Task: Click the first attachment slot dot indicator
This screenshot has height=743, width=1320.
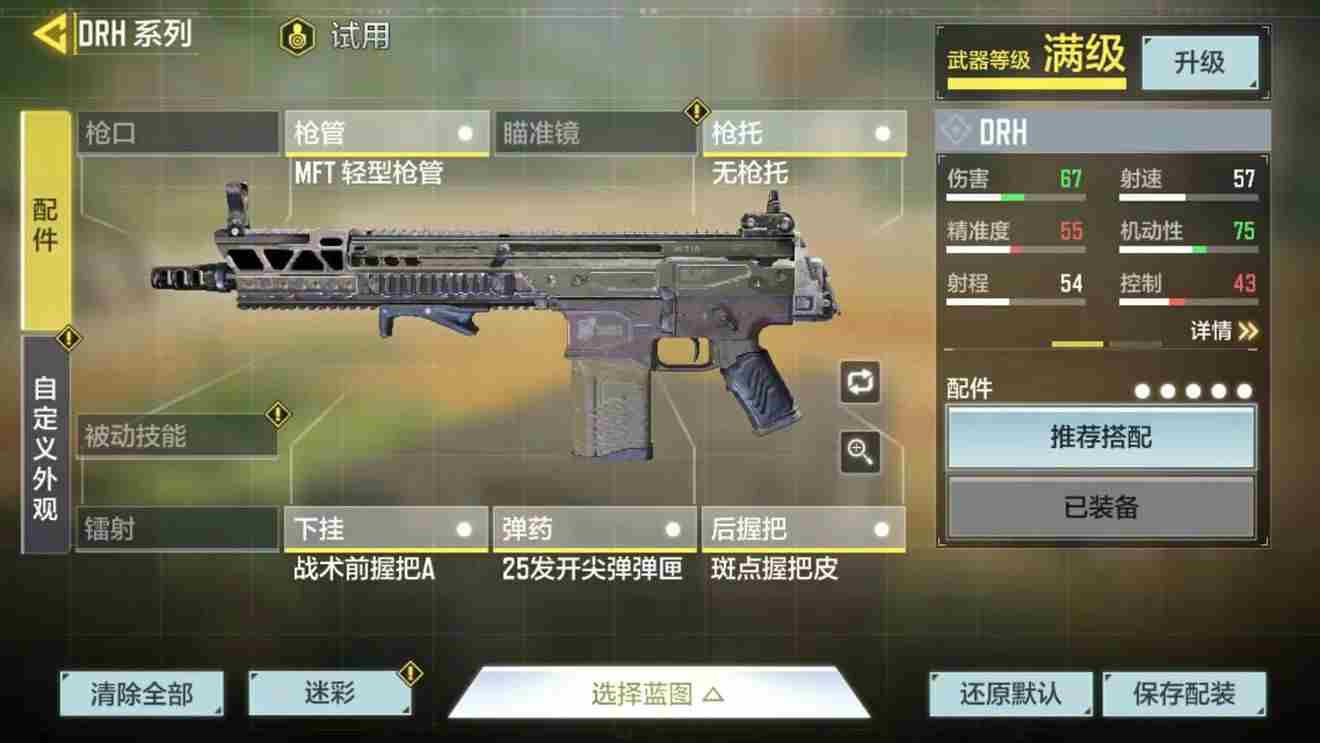Action: [x=1141, y=388]
